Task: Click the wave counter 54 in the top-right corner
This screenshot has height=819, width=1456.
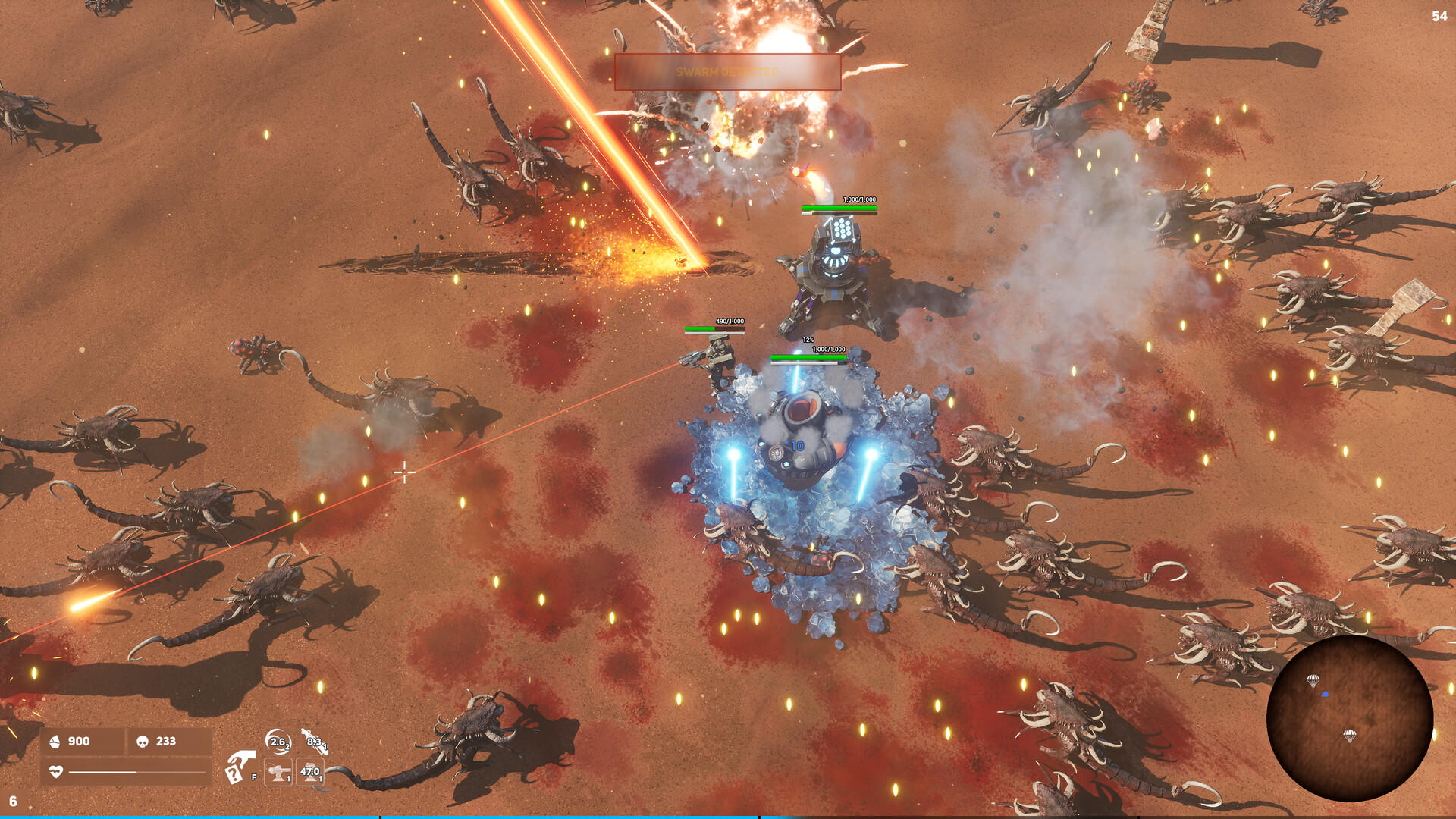Action: 1439,15
